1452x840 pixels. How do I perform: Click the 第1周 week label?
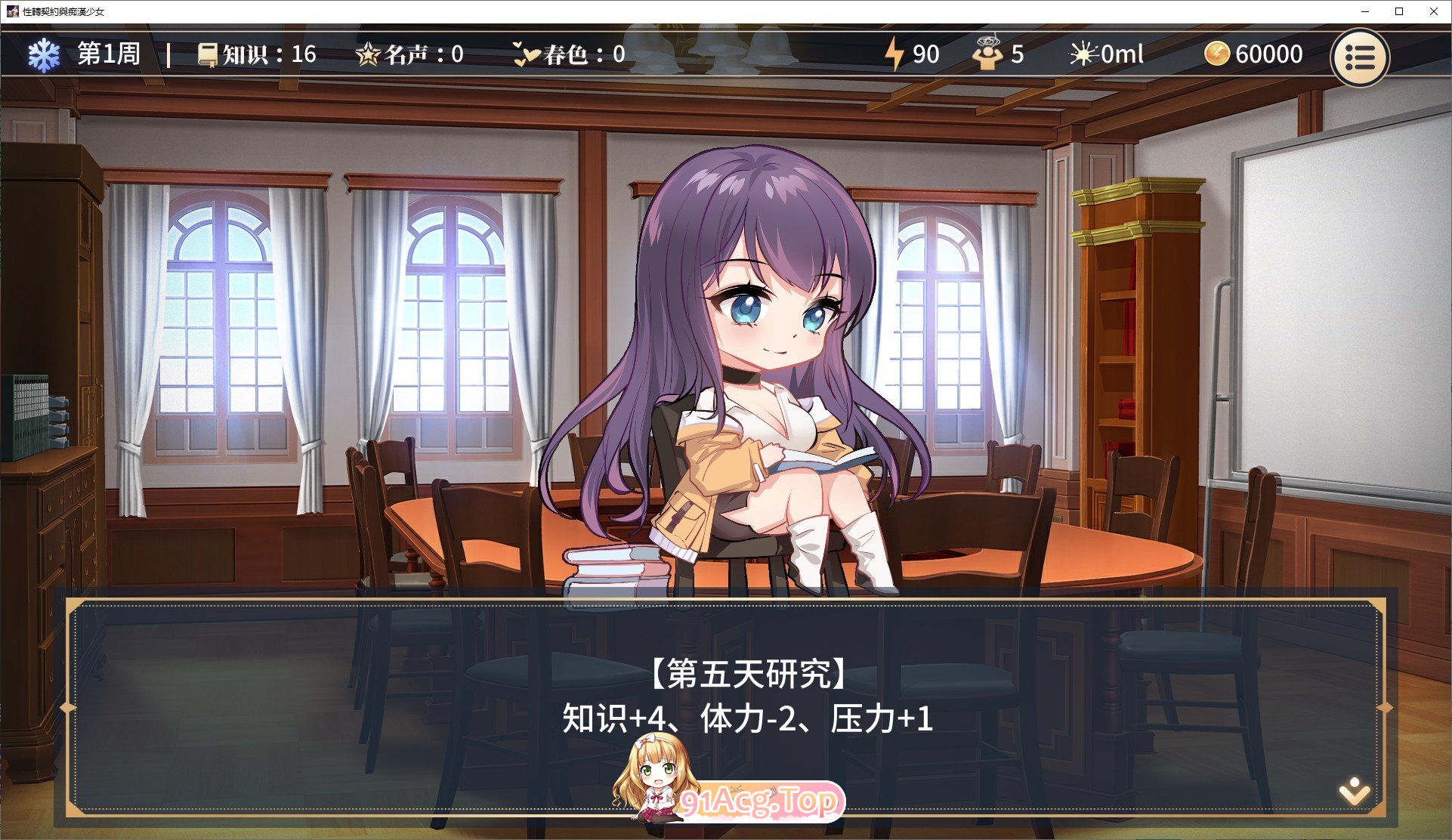(108, 54)
